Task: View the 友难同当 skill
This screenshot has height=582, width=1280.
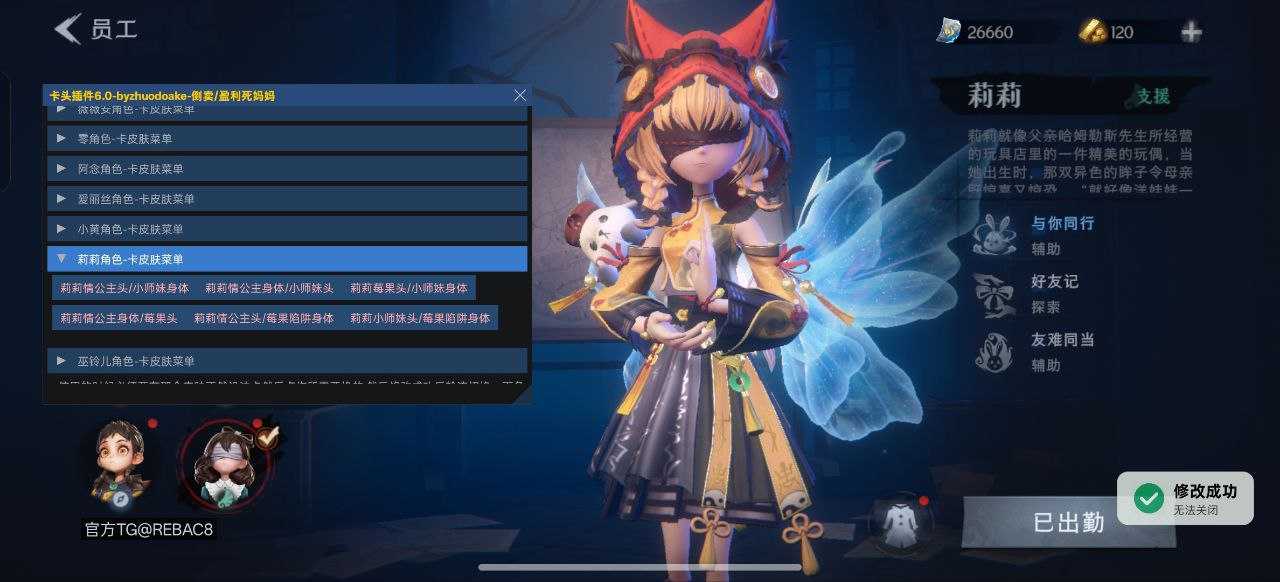Action: pos(993,351)
